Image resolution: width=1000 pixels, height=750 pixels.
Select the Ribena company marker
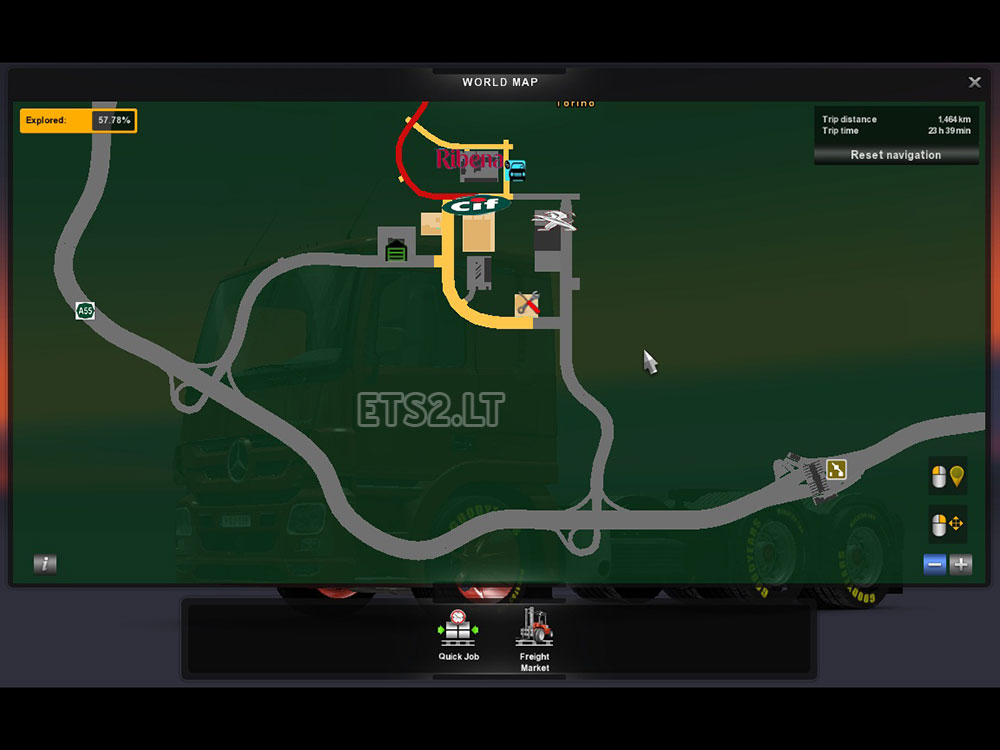pos(468,159)
